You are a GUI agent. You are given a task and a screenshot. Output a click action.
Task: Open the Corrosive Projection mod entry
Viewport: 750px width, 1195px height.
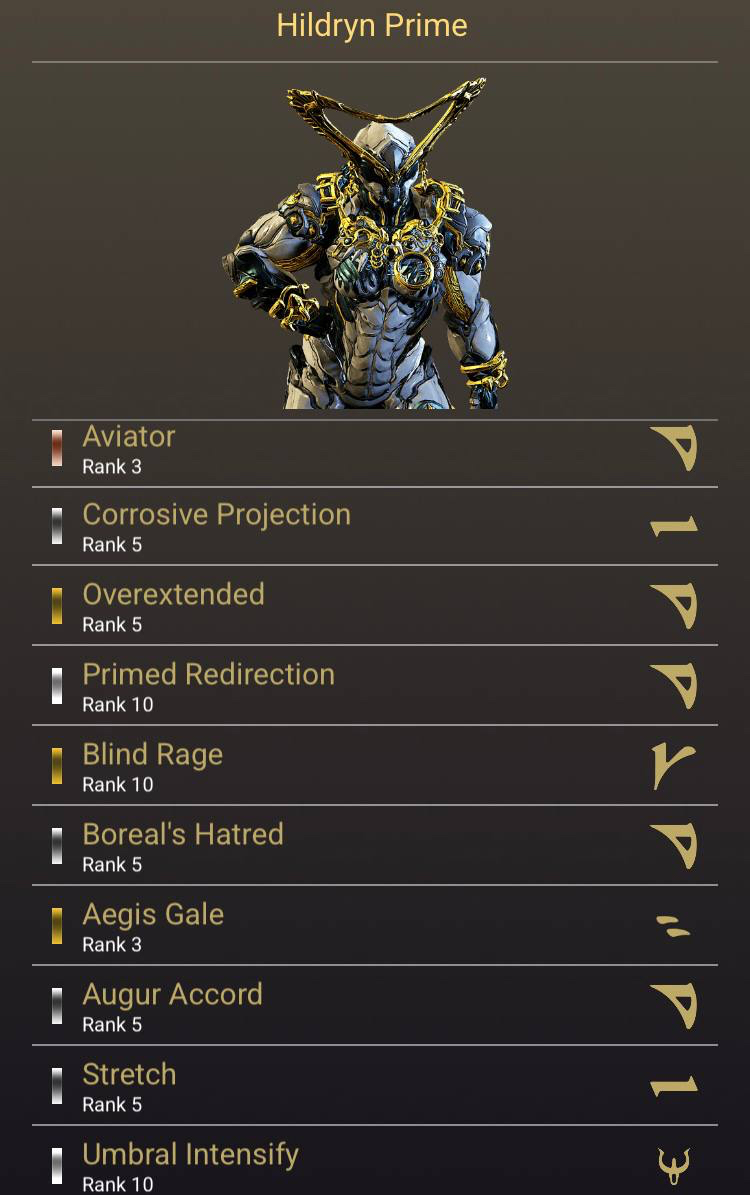click(x=374, y=528)
